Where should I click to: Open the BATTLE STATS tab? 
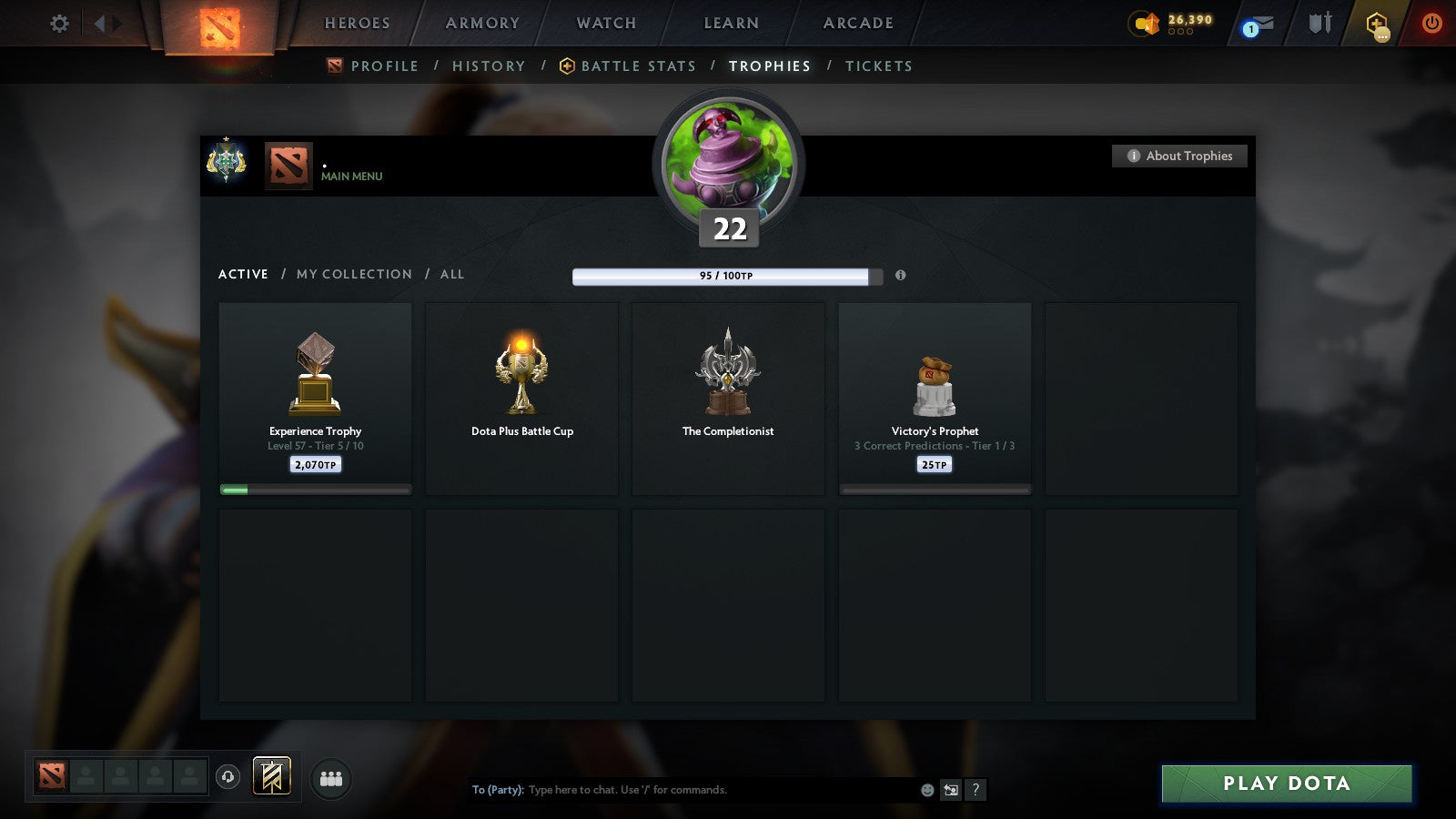pyautogui.click(x=639, y=66)
